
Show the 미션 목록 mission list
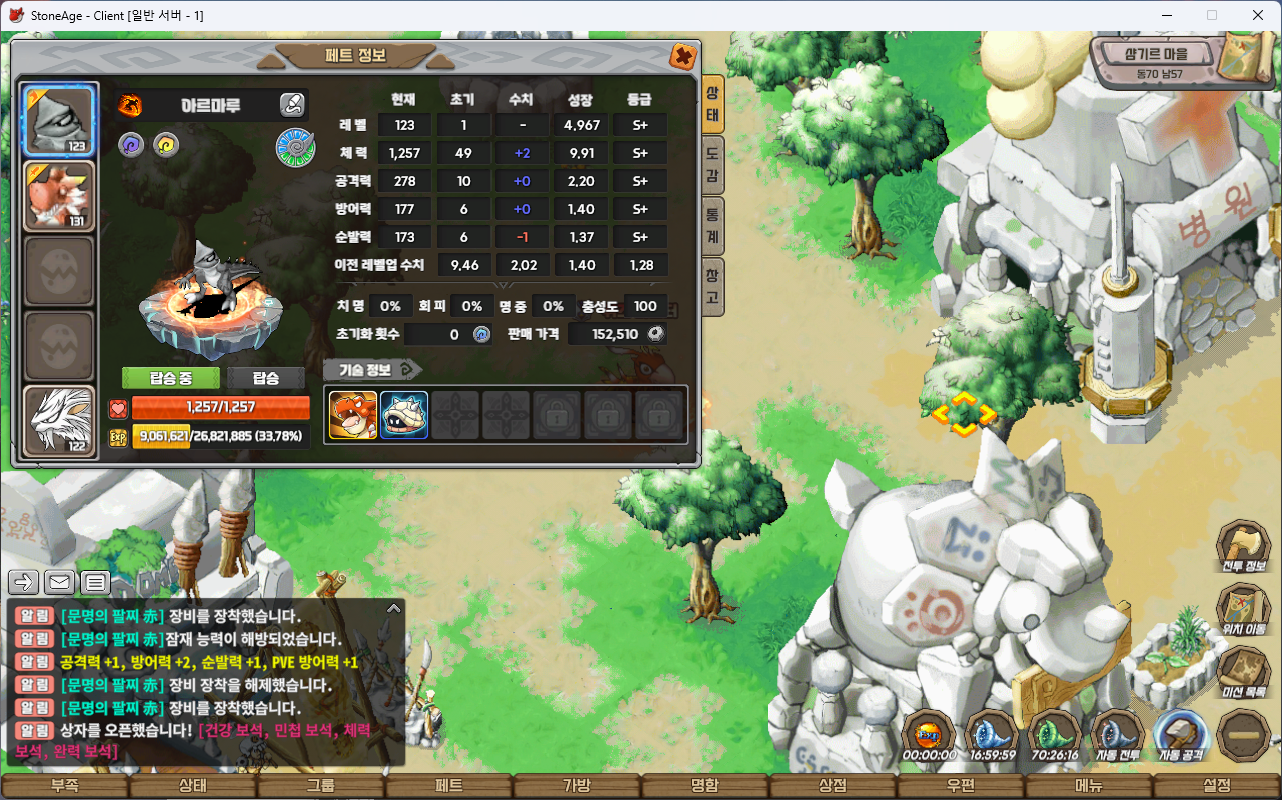tap(1243, 672)
